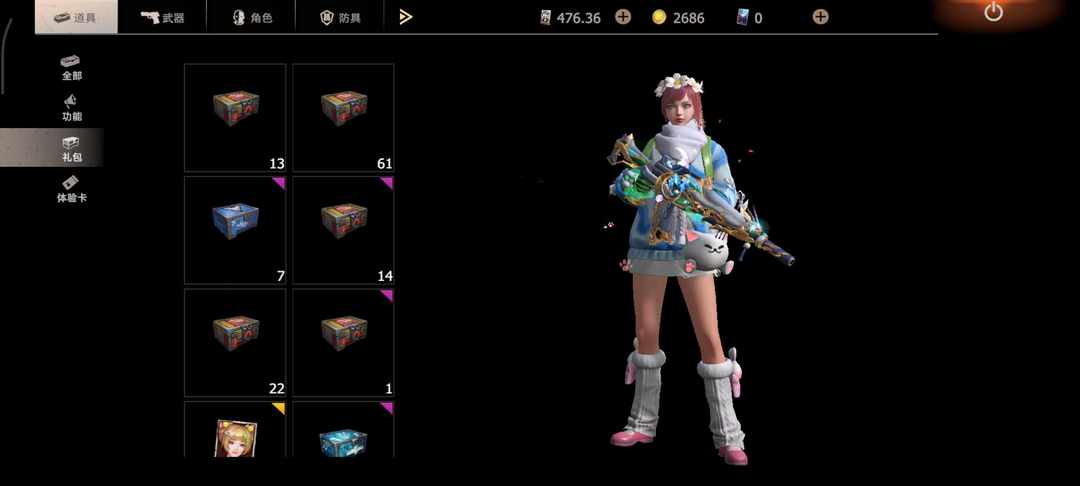1080x486 pixels.
Task: Select the teal glowing crate slot
Action: [x=343, y=432]
